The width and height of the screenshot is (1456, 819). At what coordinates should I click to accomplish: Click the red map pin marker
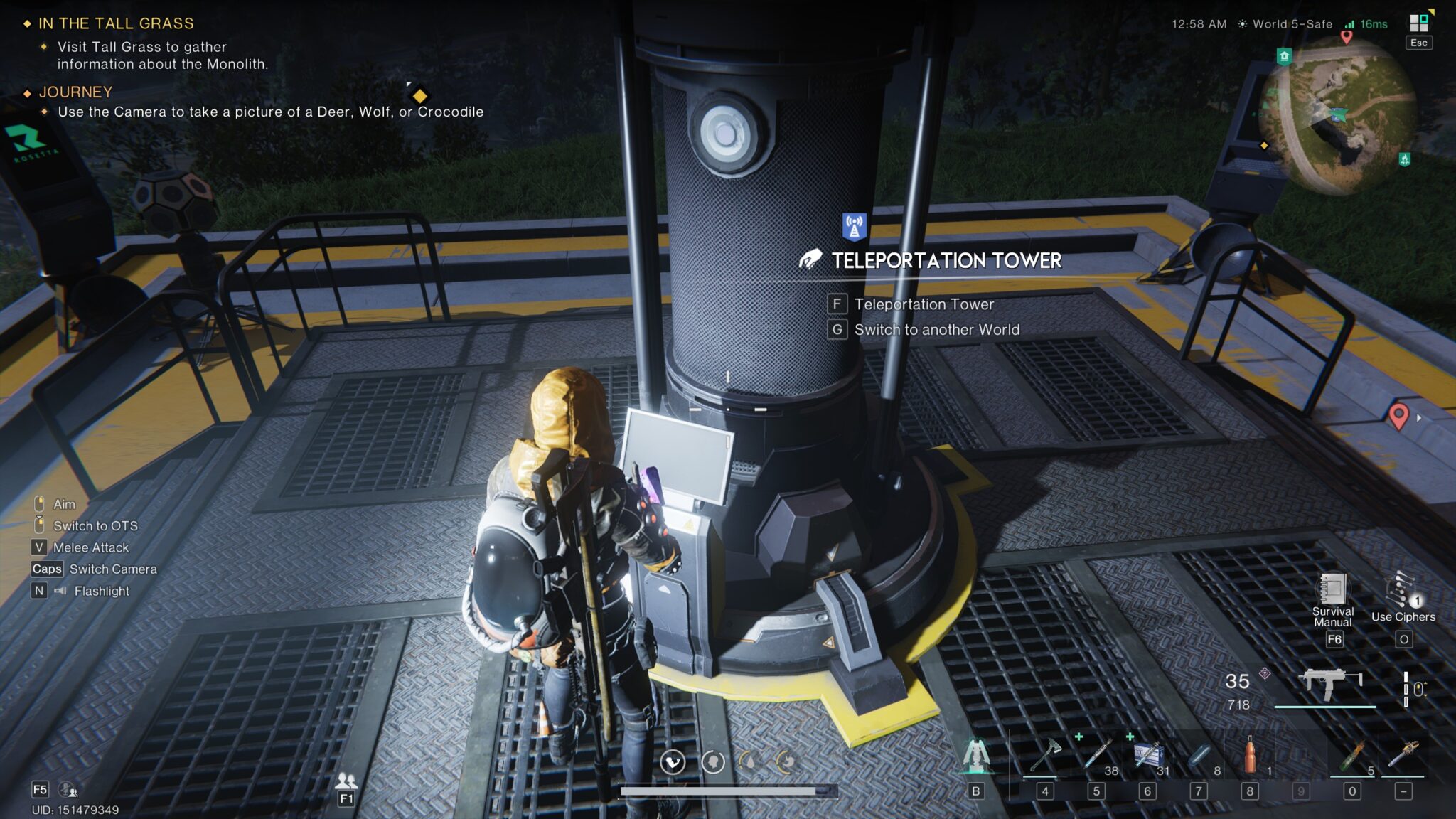(1398, 414)
